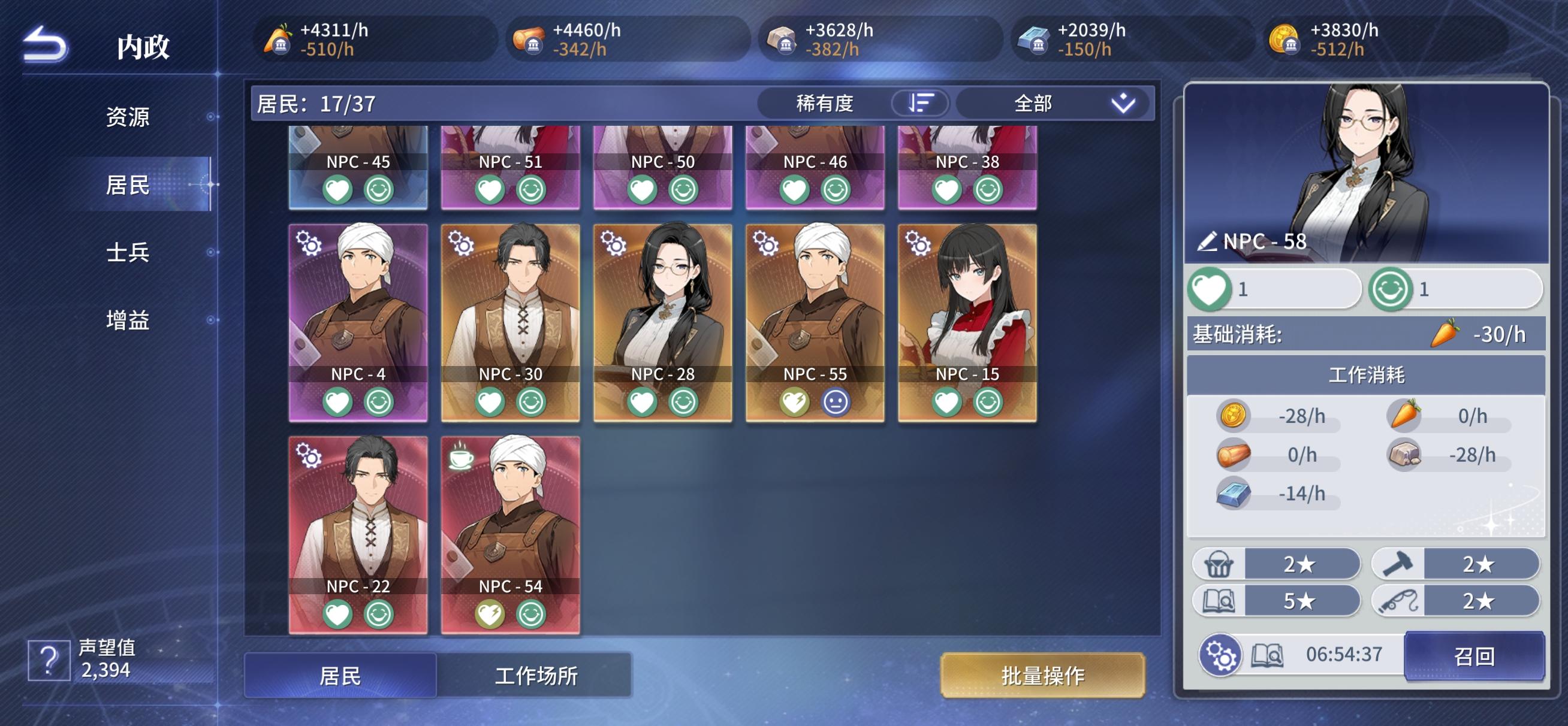Toggle the 稀有度 sort order control
Image resolution: width=1568 pixels, height=726 pixels.
point(920,104)
